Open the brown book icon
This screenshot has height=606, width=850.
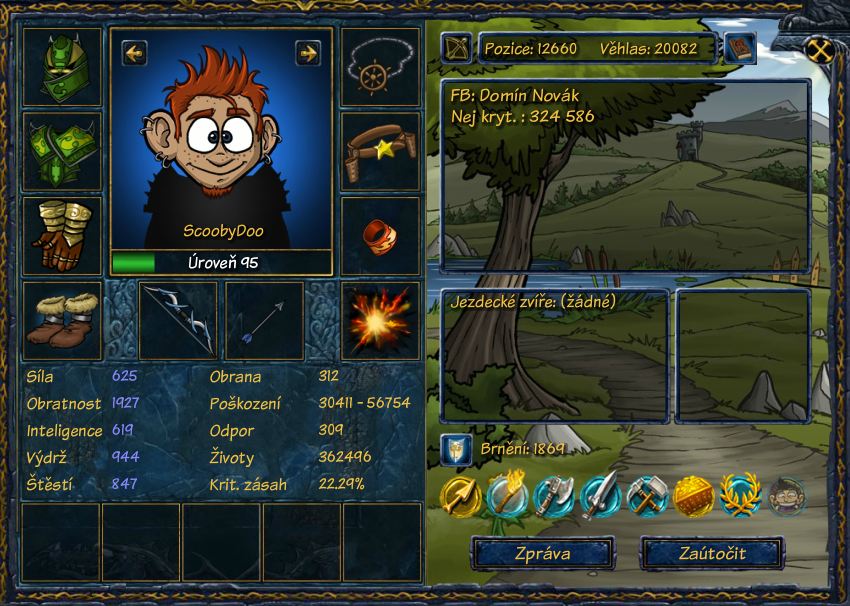pos(740,48)
